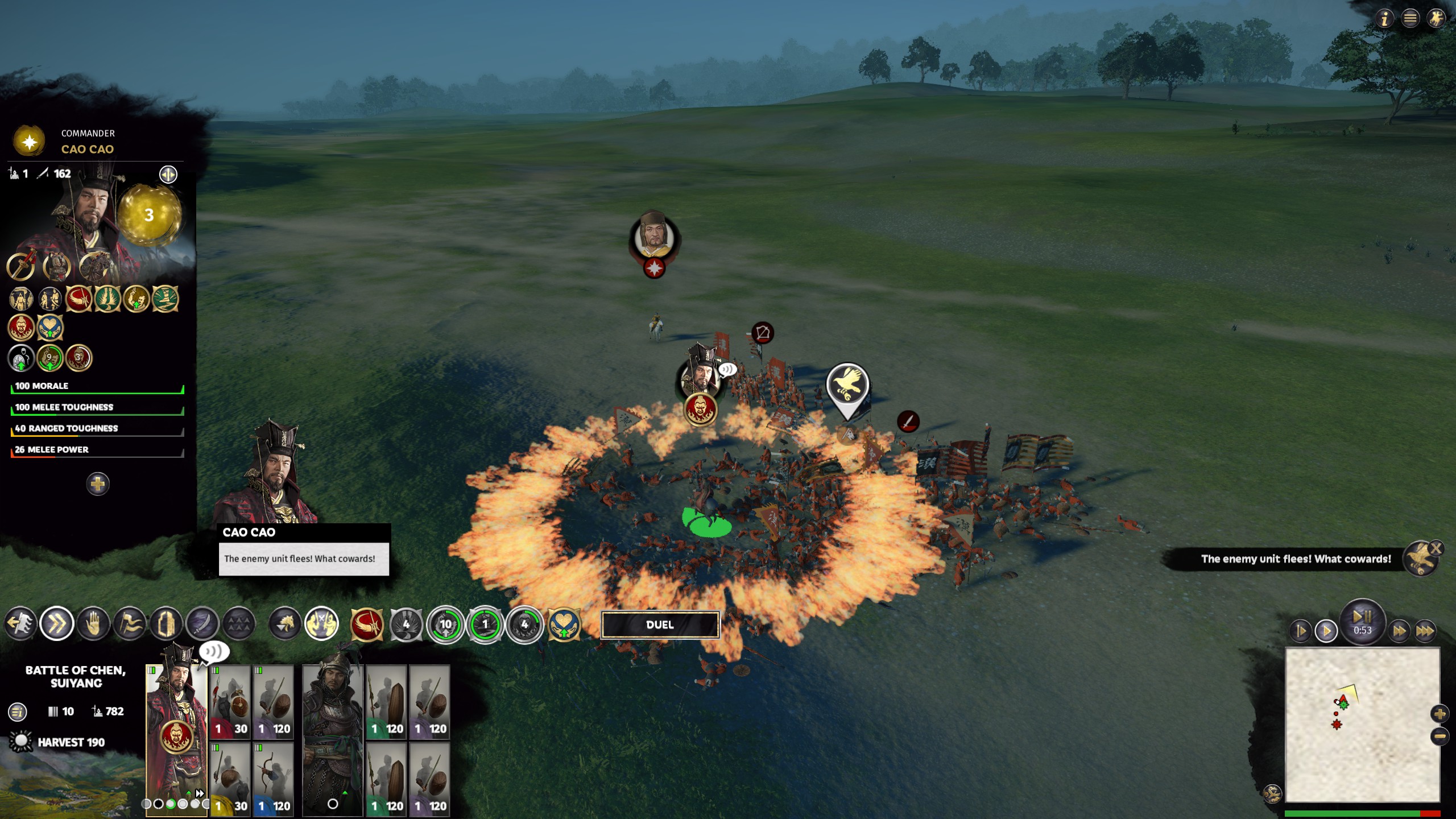Toggle the horse dismount command

click(285, 624)
